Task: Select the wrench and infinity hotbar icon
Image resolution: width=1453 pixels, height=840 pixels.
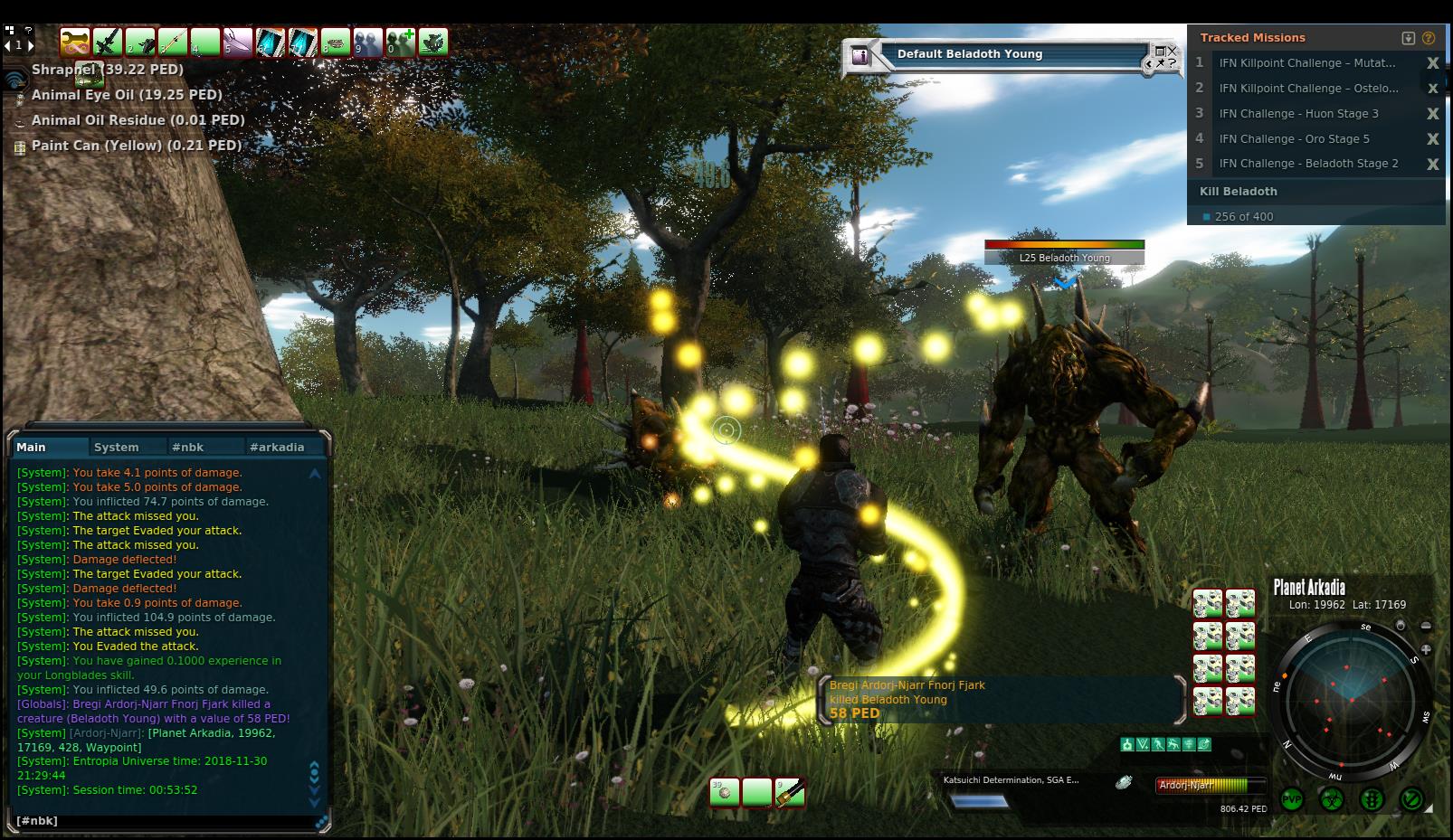Action: pyautogui.click(x=75, y=42)
